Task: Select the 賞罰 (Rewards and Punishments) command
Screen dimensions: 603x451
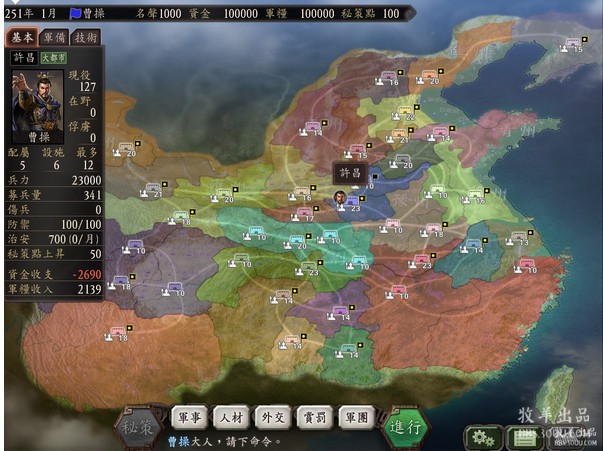Action: pos(315,417)
